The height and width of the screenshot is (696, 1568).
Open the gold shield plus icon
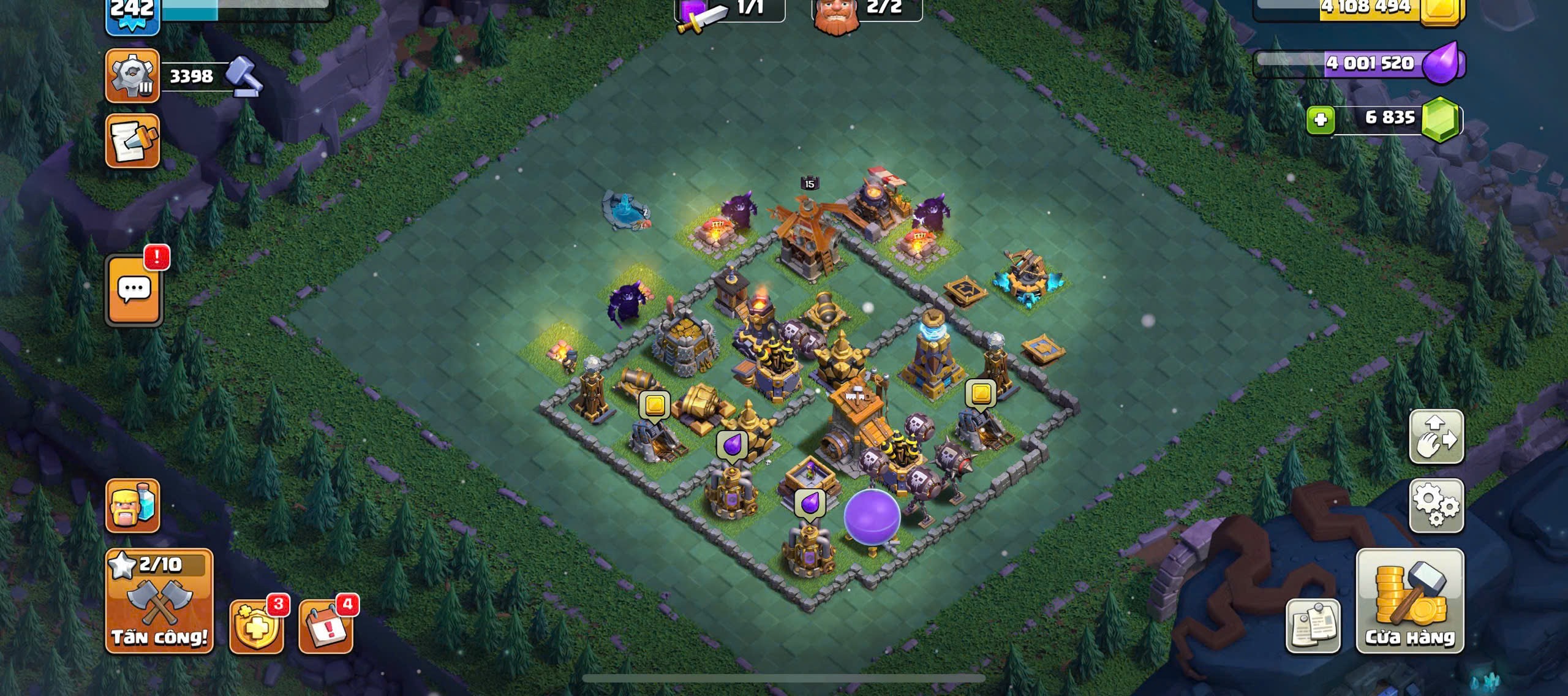tap(256, 626)
